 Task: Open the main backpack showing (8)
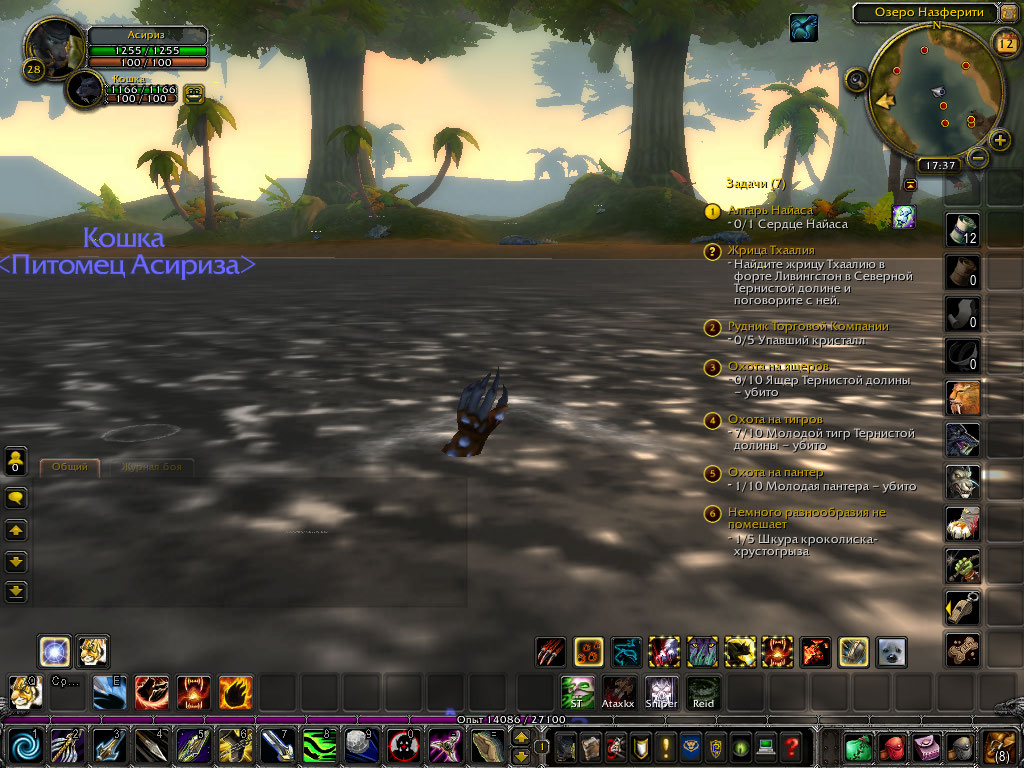[1001, 746]
